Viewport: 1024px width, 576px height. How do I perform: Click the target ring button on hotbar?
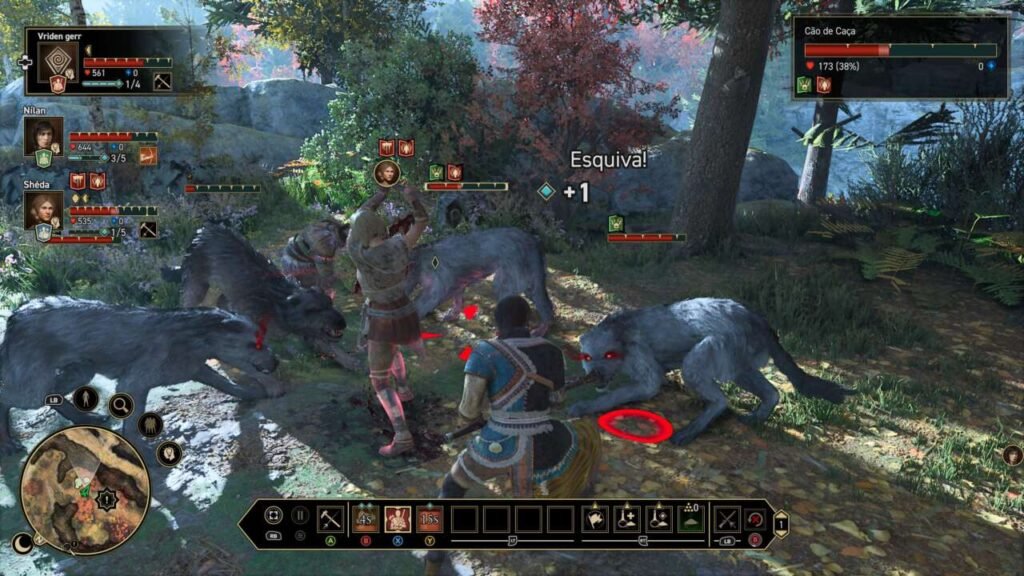pos(273,517)
